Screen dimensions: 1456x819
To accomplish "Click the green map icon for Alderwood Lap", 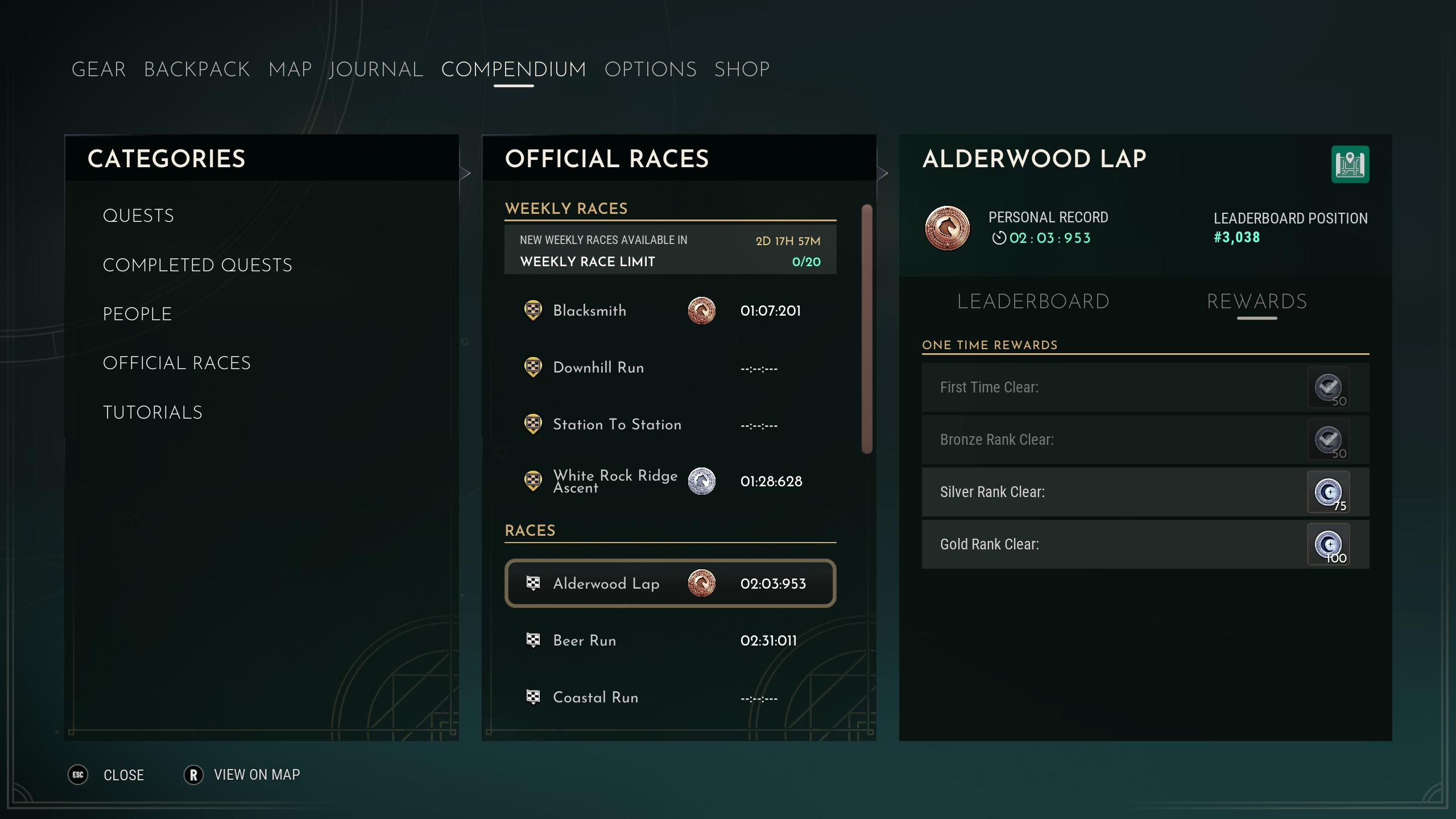I will [1350, 165].
